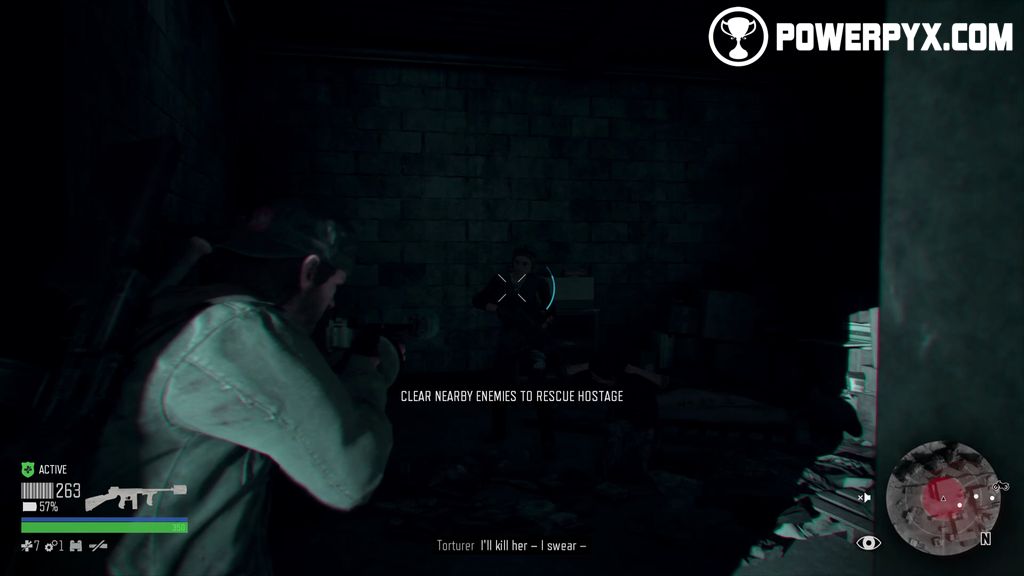This screenshot has width=1024, height=576.
Task: Select the binoculars icon
Action: (76, 546)
